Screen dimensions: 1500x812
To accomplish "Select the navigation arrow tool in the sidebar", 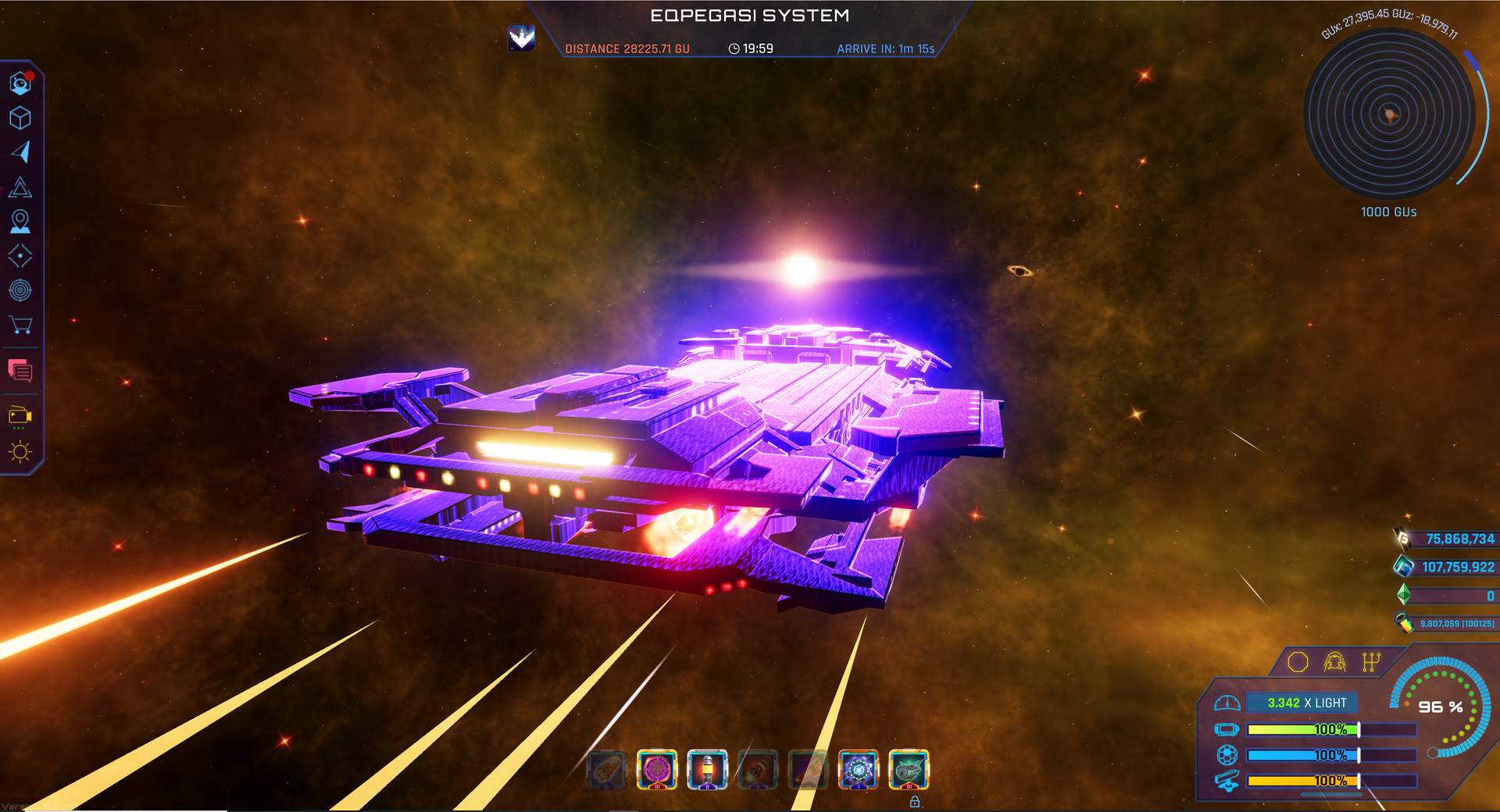I will [x=22, y=153].
